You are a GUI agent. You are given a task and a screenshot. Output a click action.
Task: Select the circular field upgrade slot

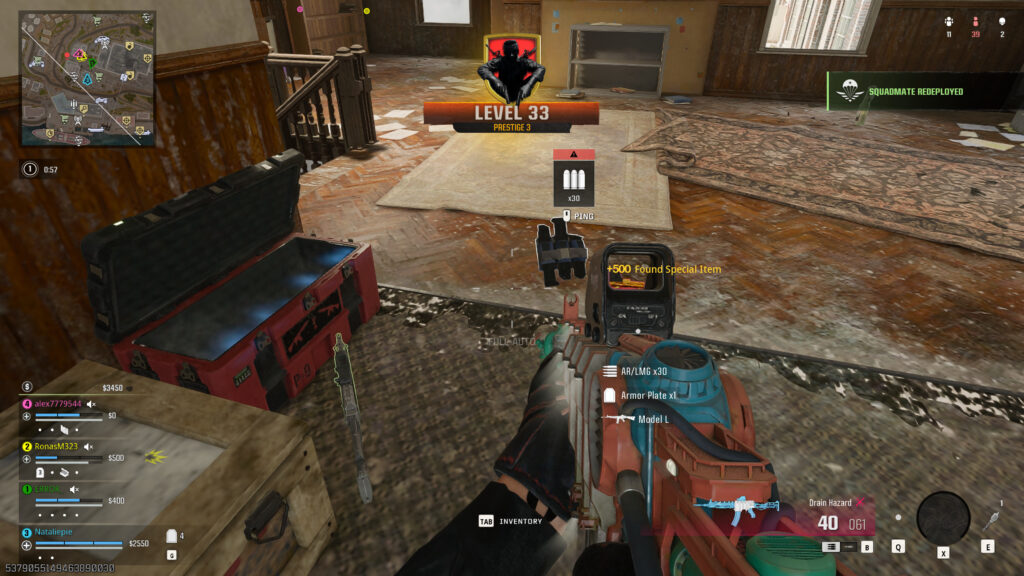(943, 518)
